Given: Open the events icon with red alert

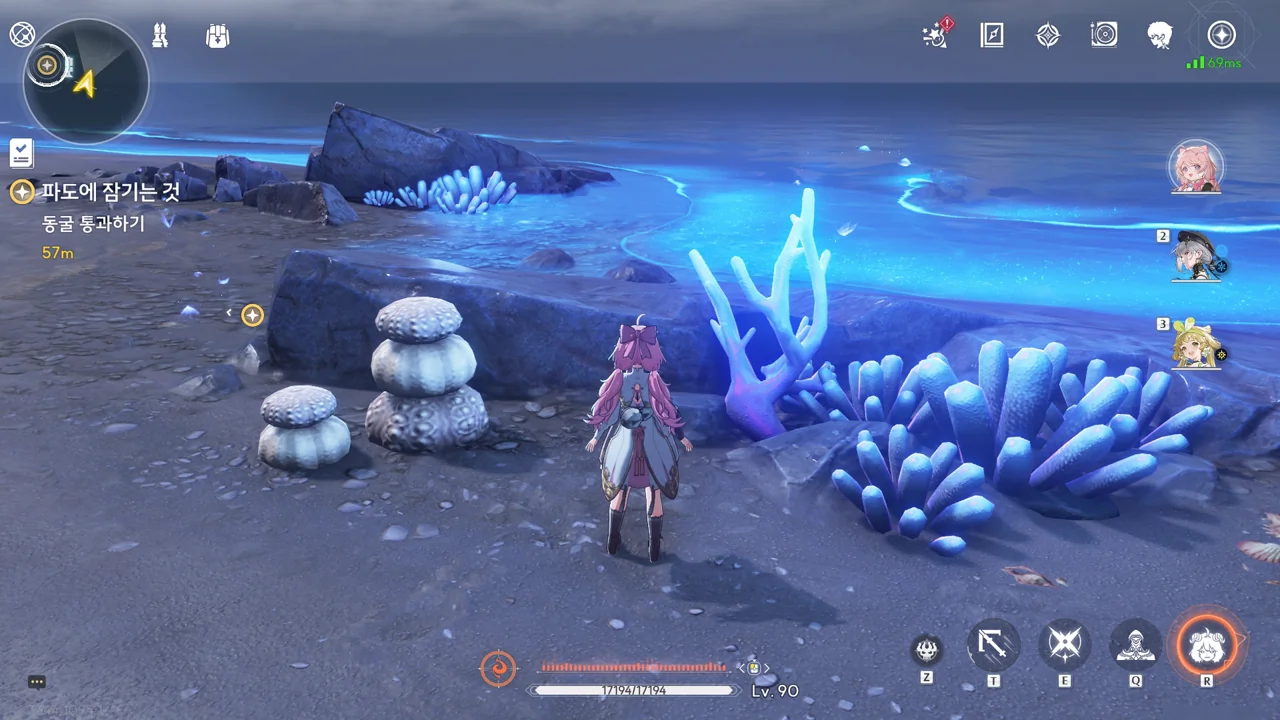Looking at the screenshot, I should (937, 36).
